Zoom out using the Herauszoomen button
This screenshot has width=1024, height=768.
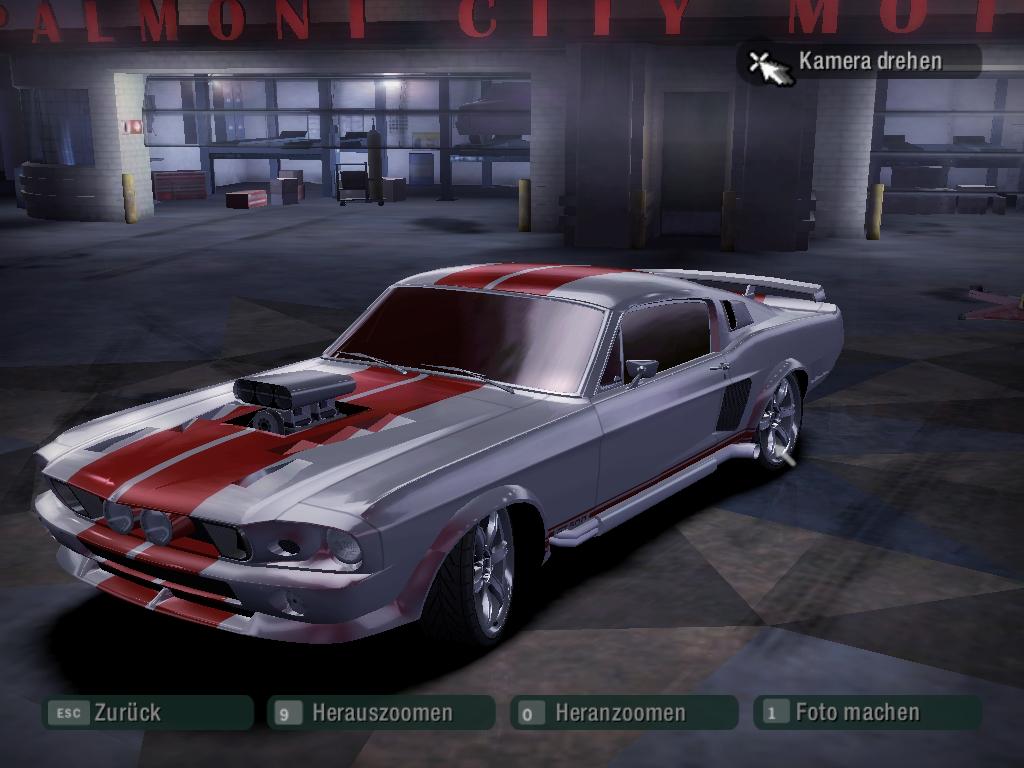point(381,713)
